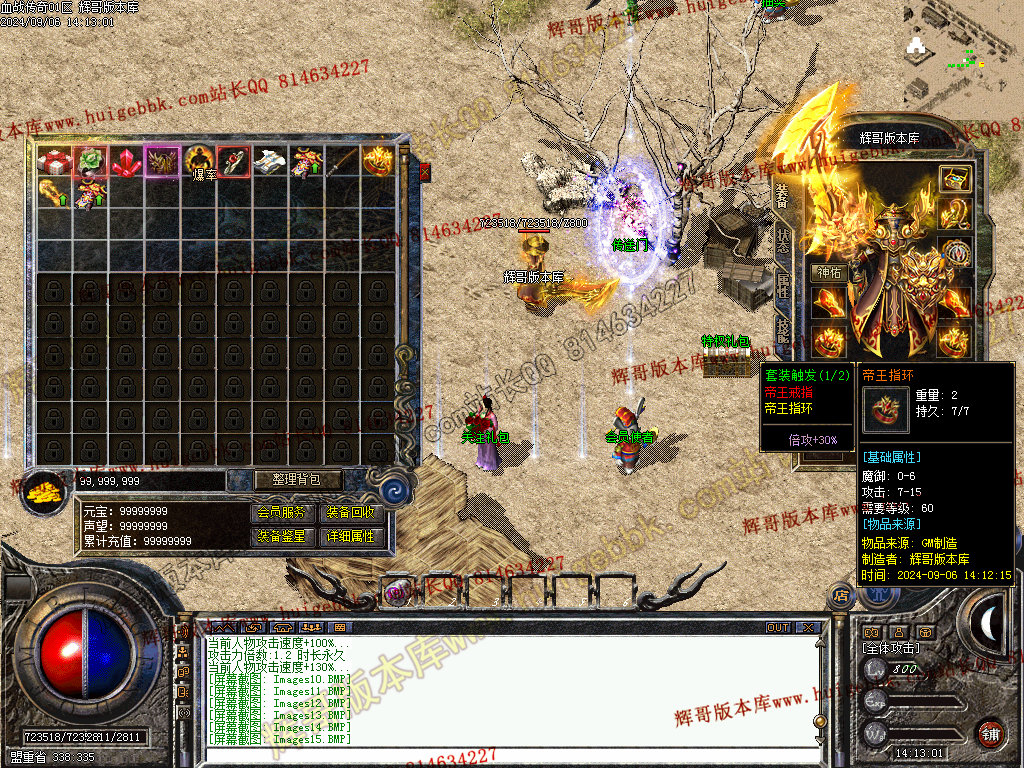Close the inventory bag window

[424, 172]
